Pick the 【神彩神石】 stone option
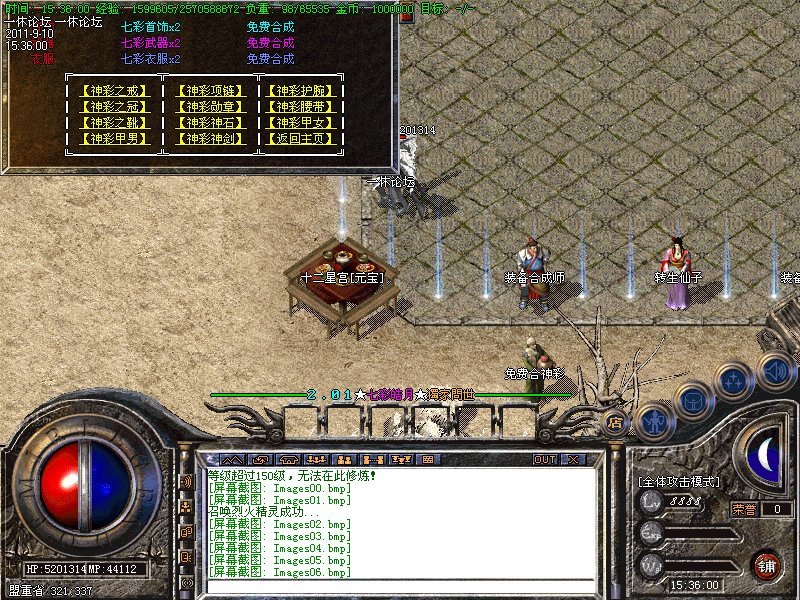 (211, 123)
